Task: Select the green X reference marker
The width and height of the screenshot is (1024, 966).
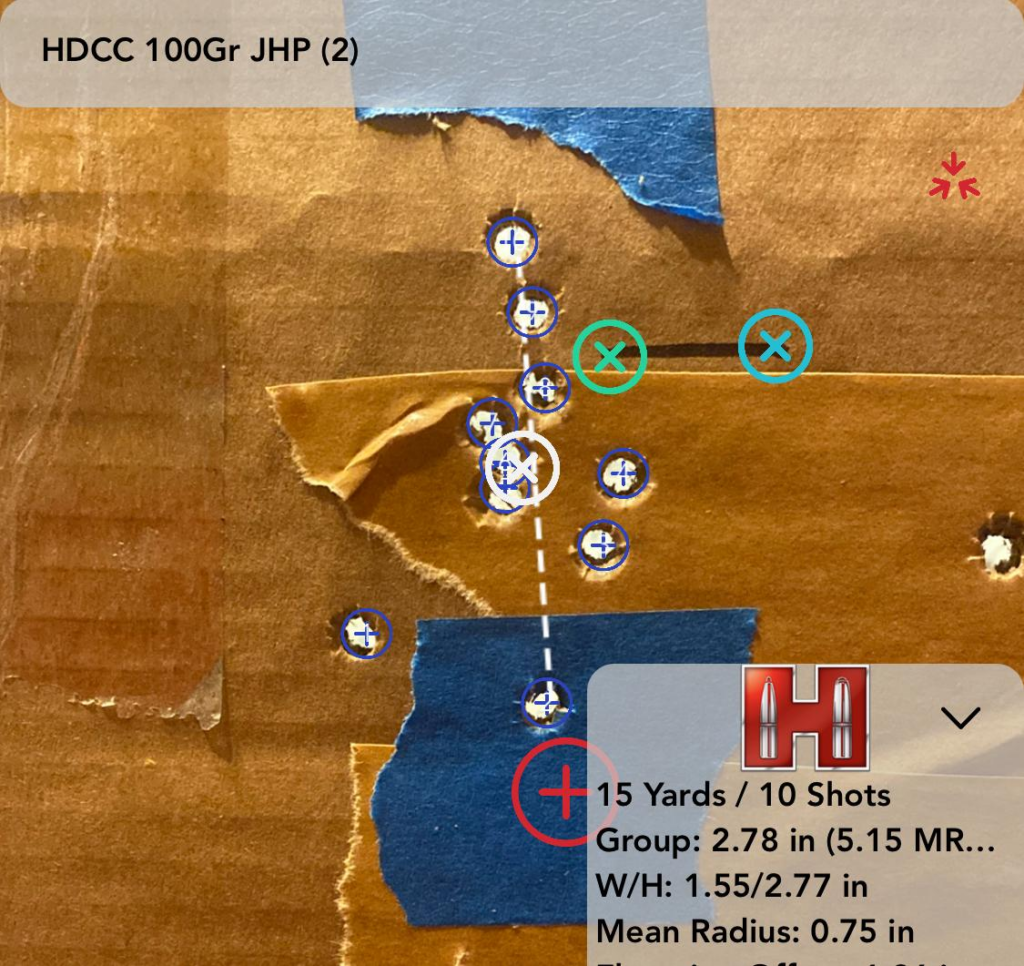Action: (x=610, y=356)
